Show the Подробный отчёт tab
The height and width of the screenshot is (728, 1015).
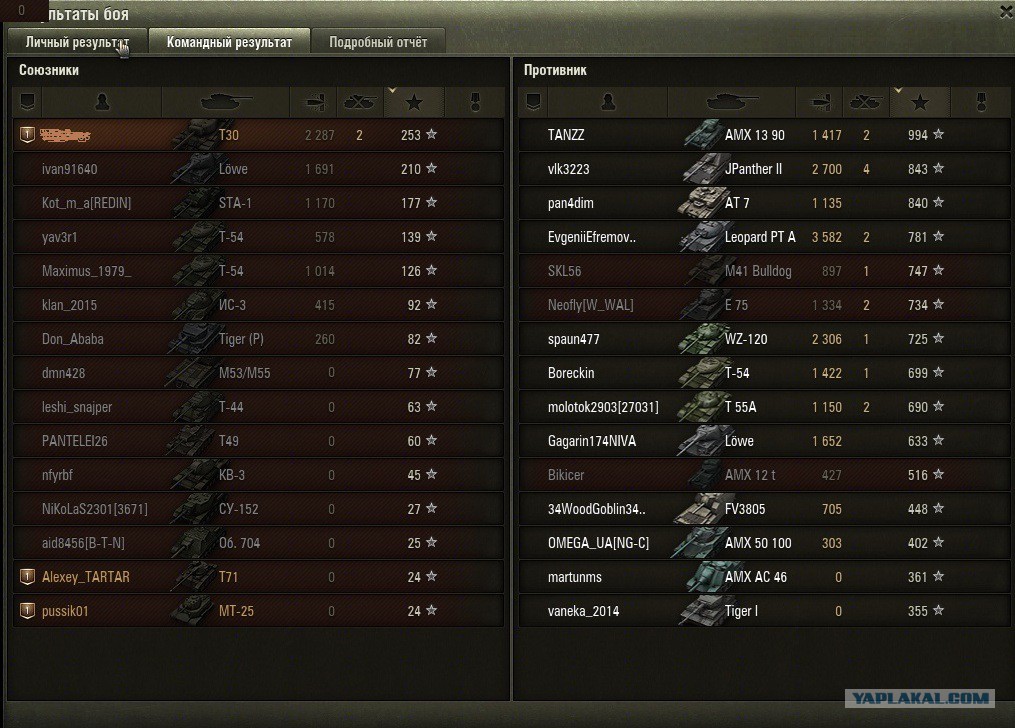(378, 42)
